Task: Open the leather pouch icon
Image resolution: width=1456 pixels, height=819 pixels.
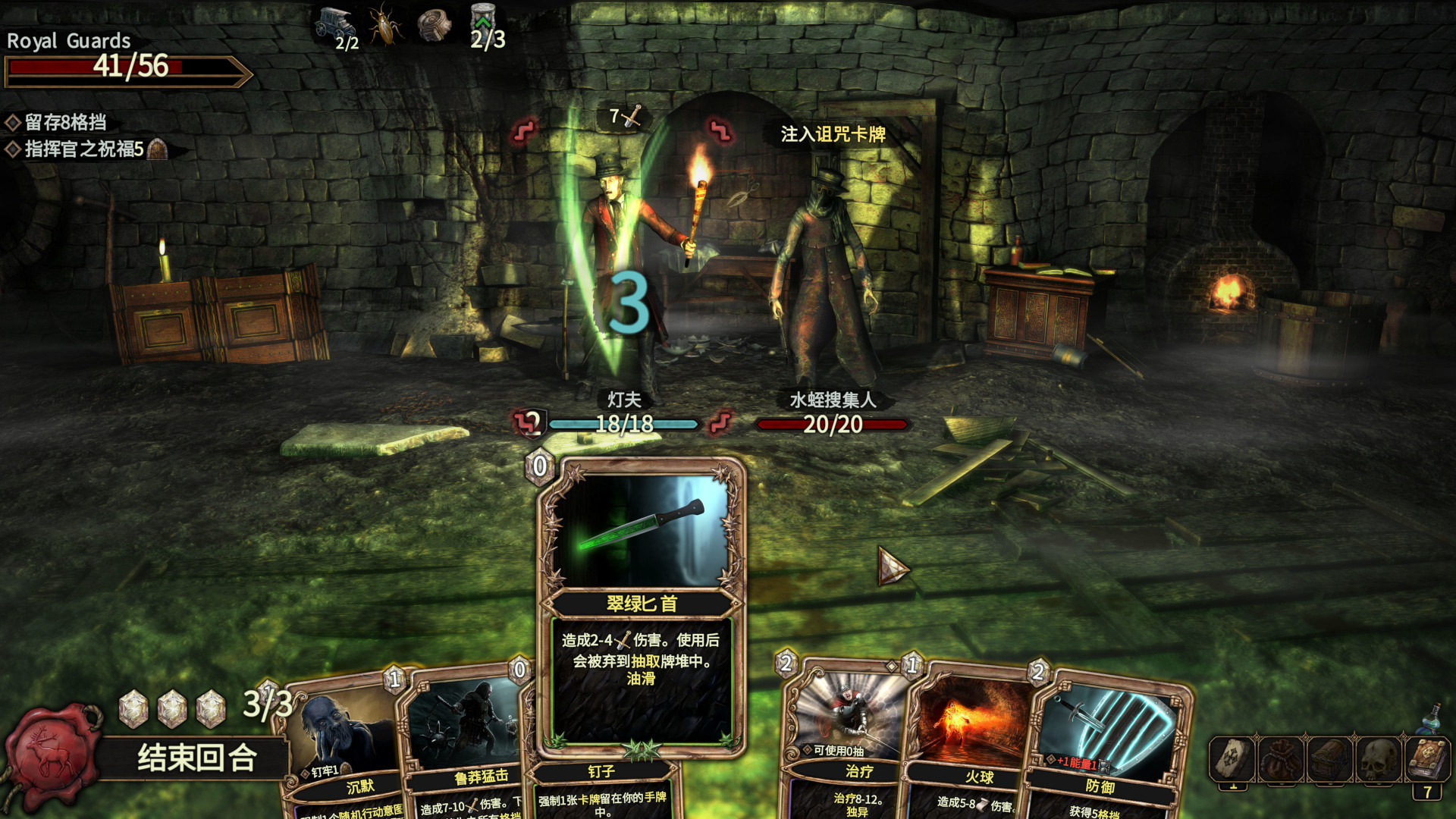Action: pos(1281,760)
